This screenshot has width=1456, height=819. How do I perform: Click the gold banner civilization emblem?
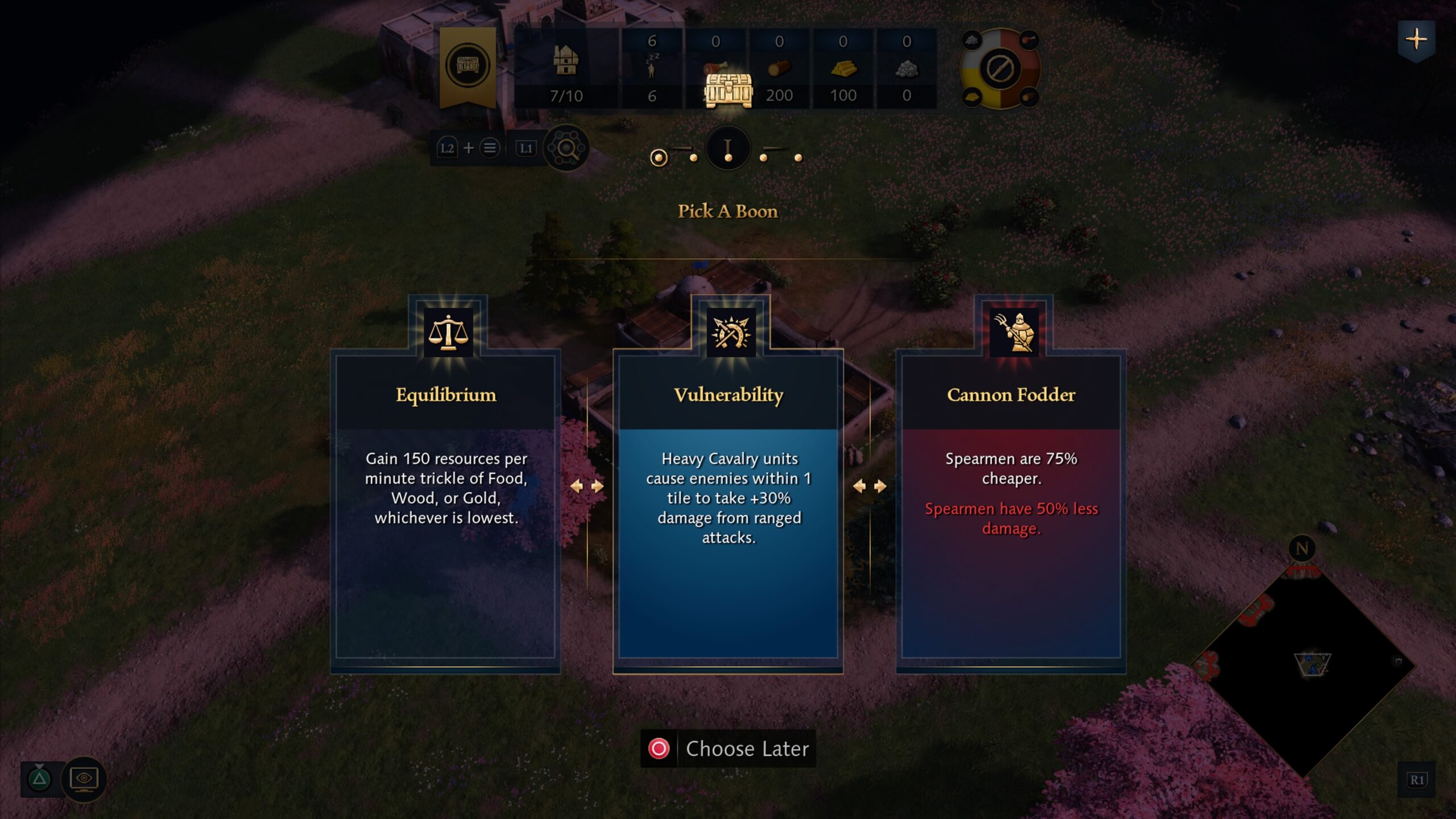(x=468, y=65)
